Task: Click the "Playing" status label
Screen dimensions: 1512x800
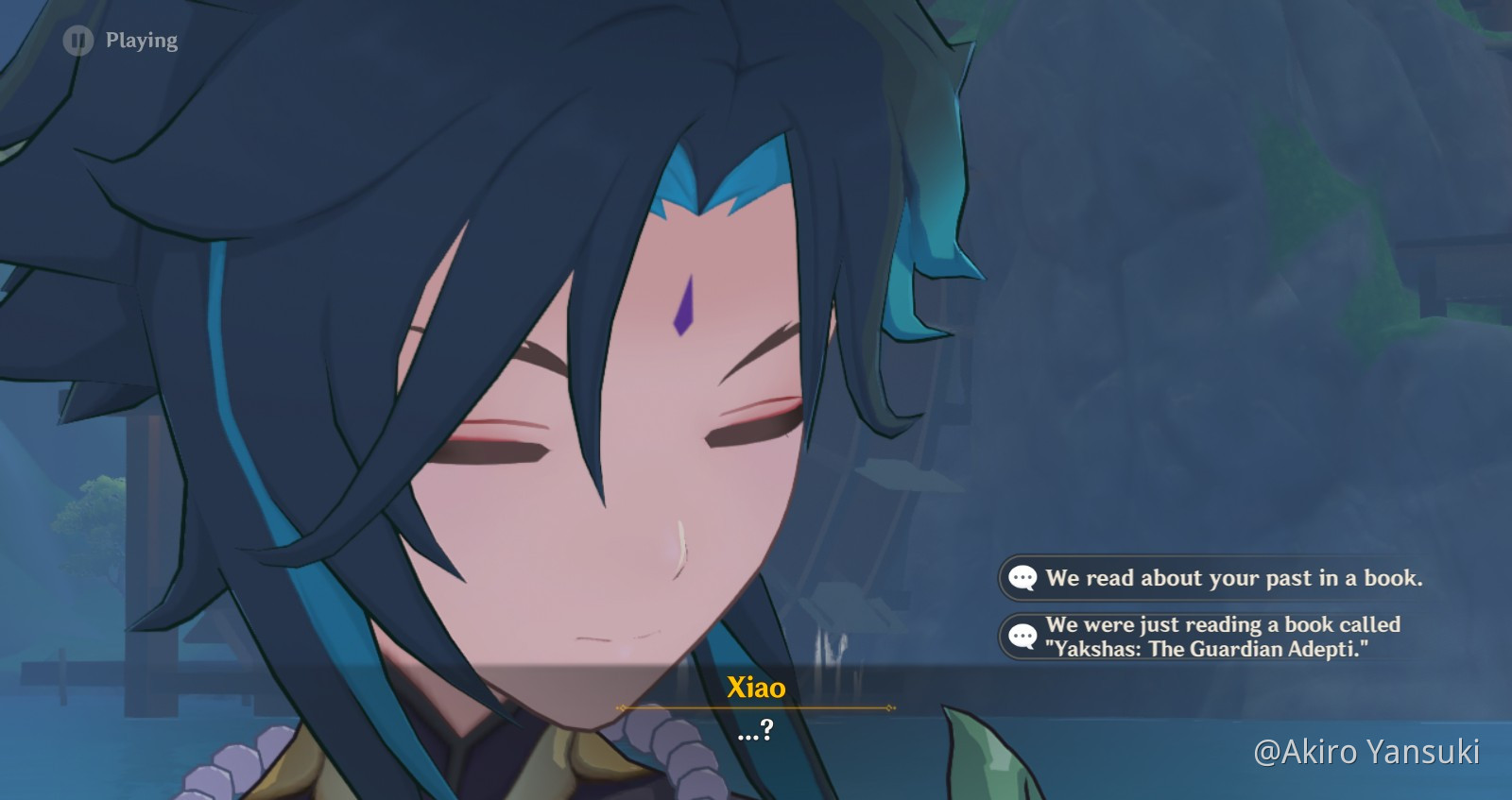Action: tap(142, 40)
